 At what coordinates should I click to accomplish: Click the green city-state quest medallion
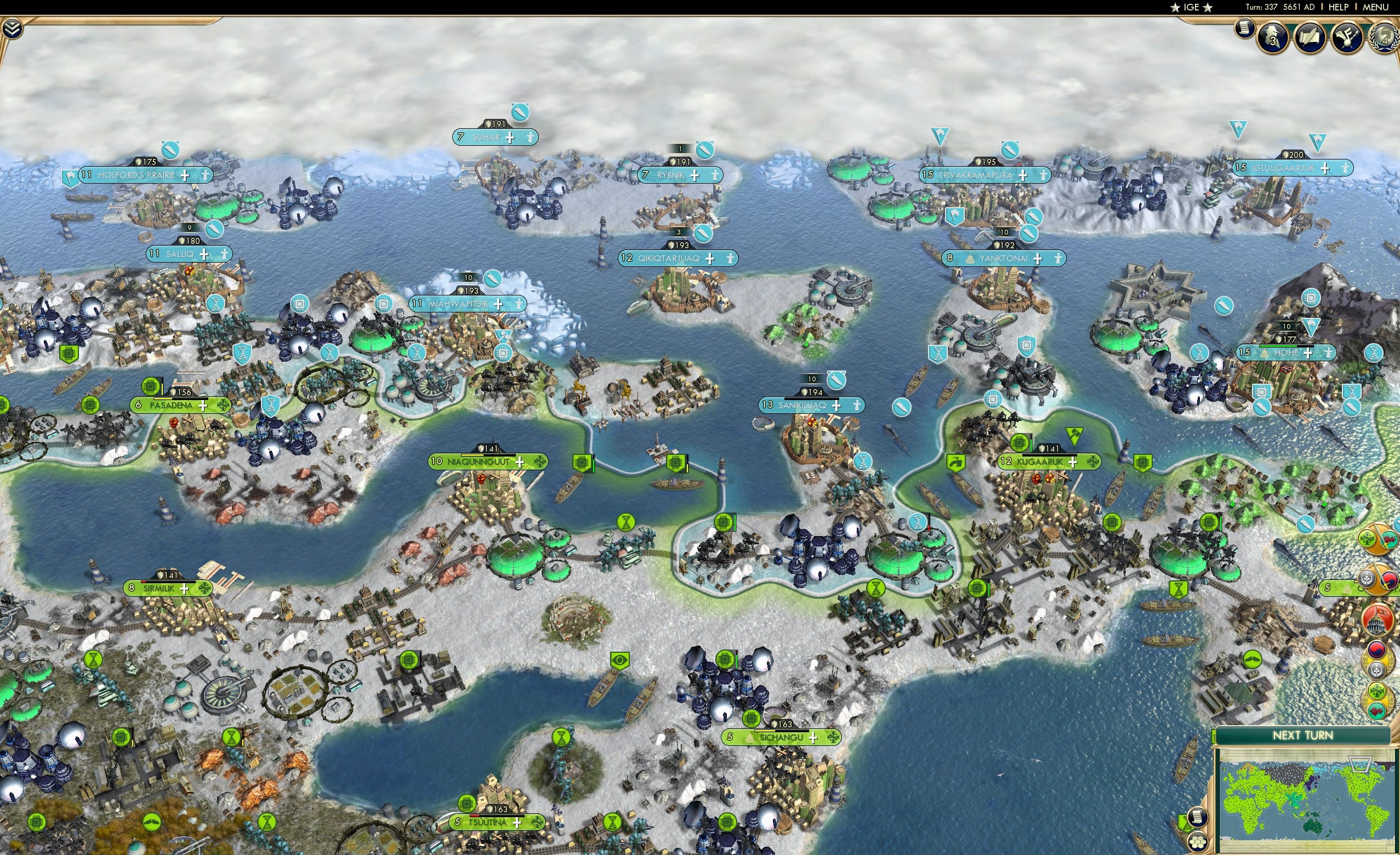[1377, 691]
